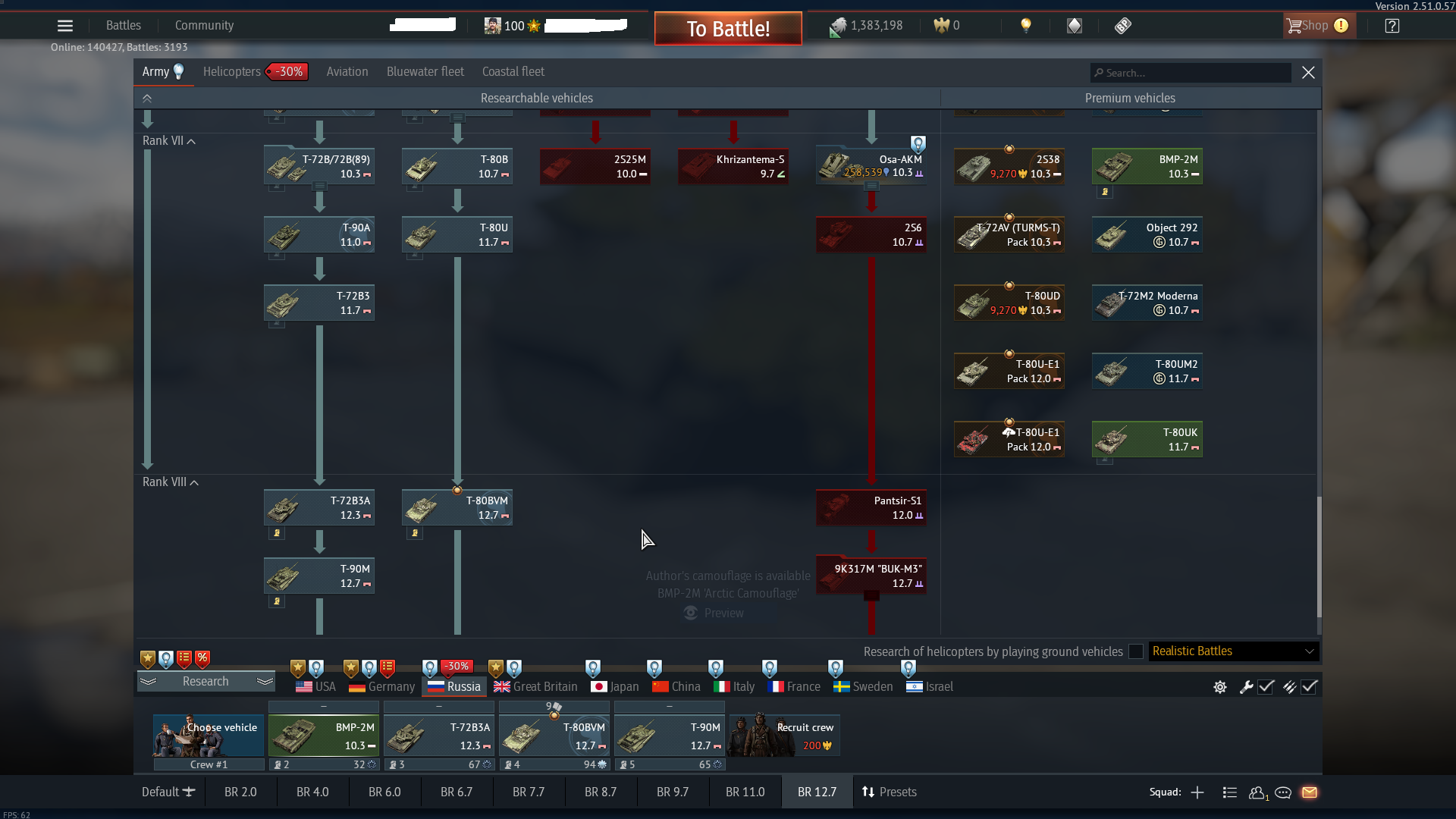Click the To Battle! button
Image resolution: width=1456 pixels, height=819 pixels.
point(727,28)
